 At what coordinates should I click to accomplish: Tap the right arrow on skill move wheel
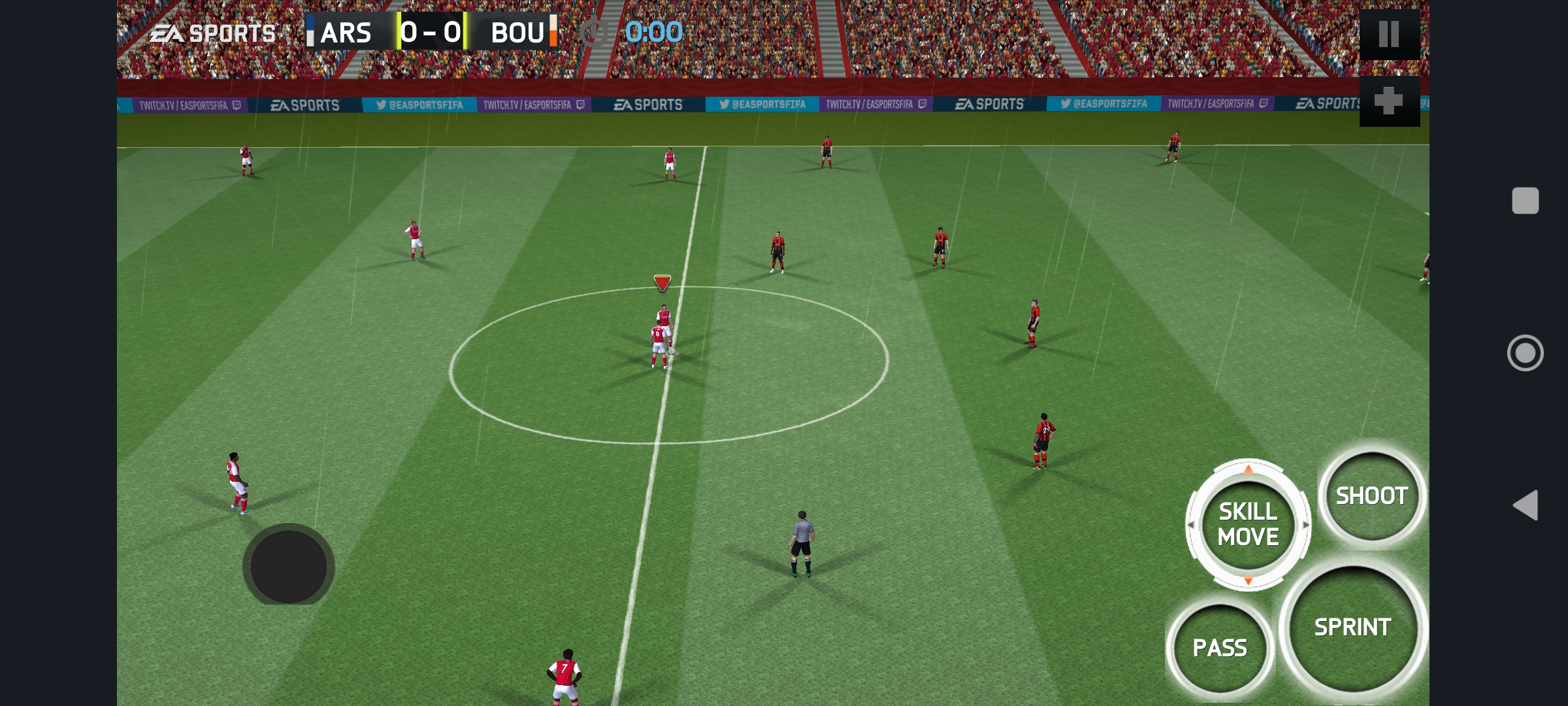[1305, 524]
